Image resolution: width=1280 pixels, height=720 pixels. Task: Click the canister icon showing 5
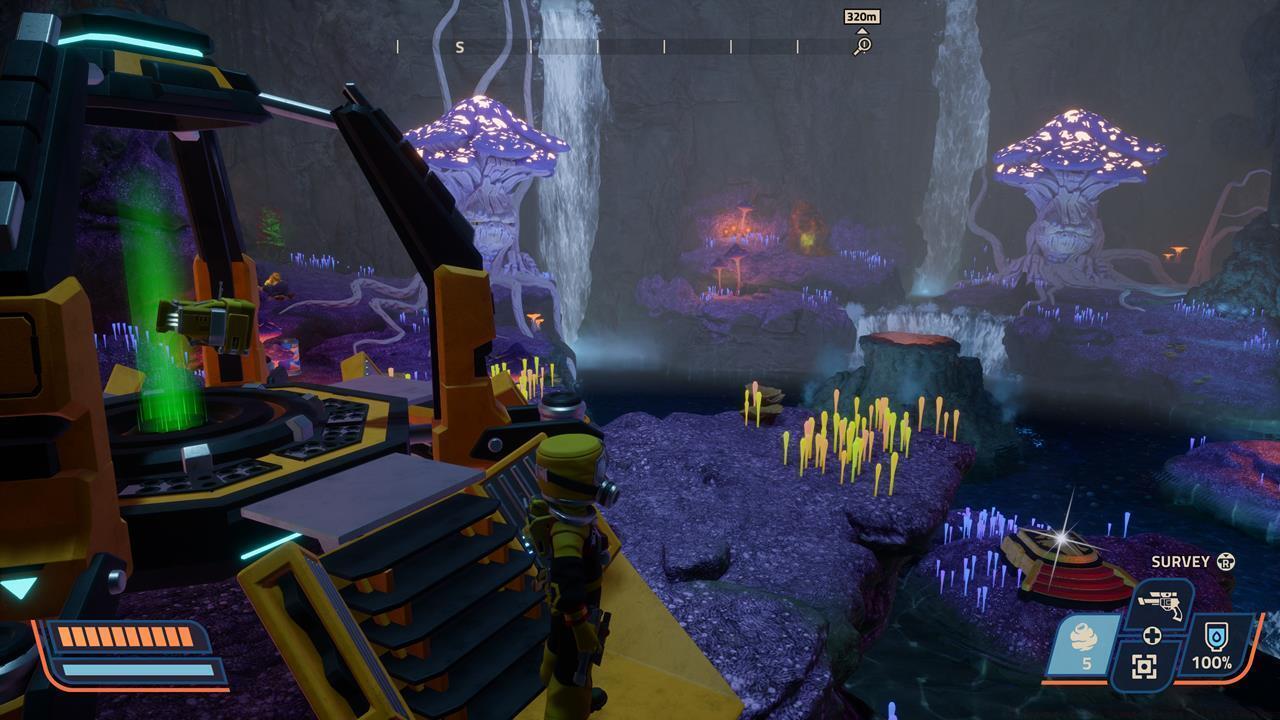1084,642
